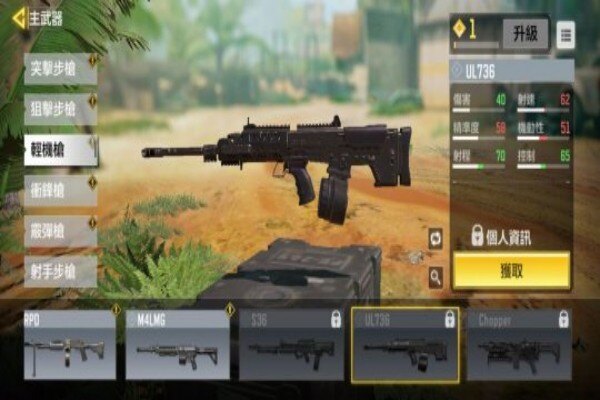Click the 升級 upgrade button
600x400 pixels.
point(525,34)
